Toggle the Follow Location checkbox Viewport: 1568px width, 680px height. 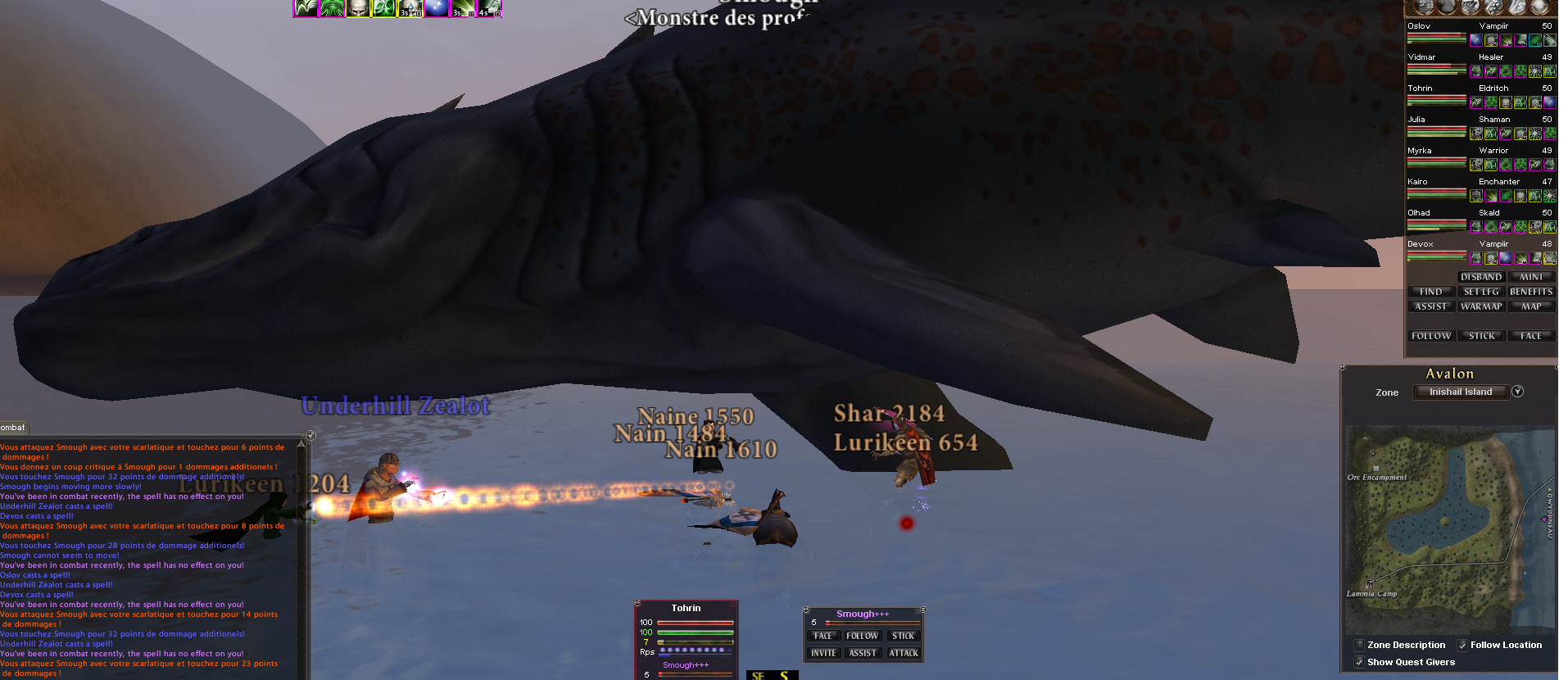click(x=1462, y=645)
